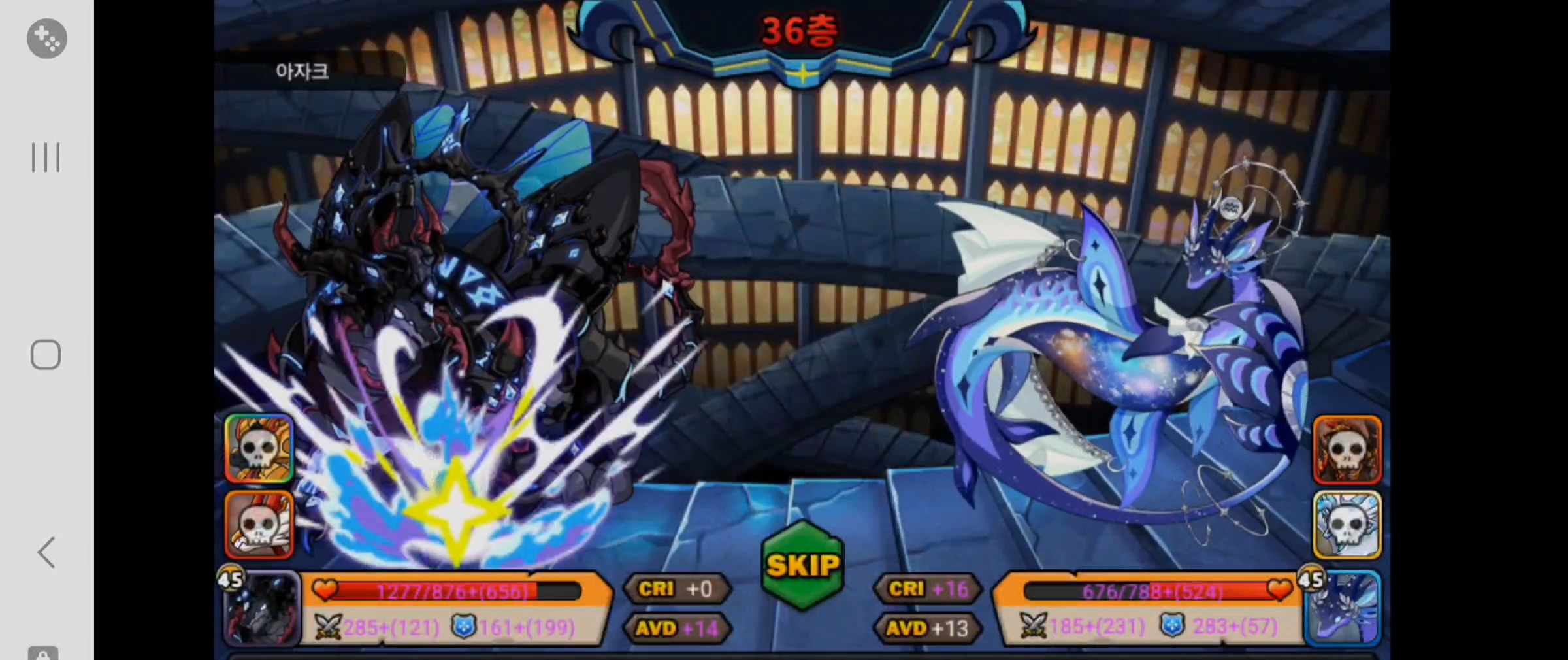Skip the battle with the green SKIP button
Screen dimensions: 1568x660
[x=803, y=565]
